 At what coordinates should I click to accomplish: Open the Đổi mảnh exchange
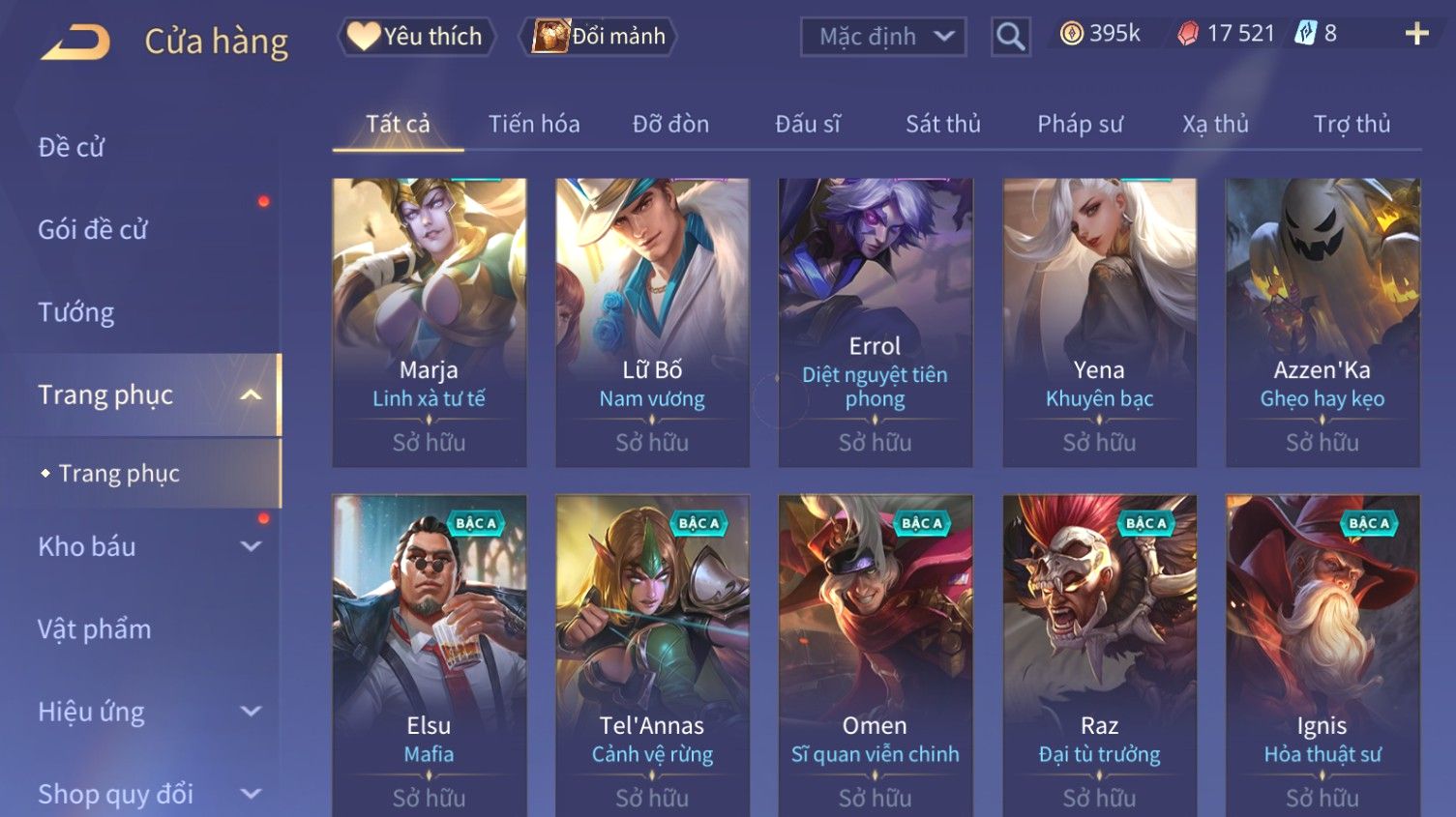tap(599, 37)
